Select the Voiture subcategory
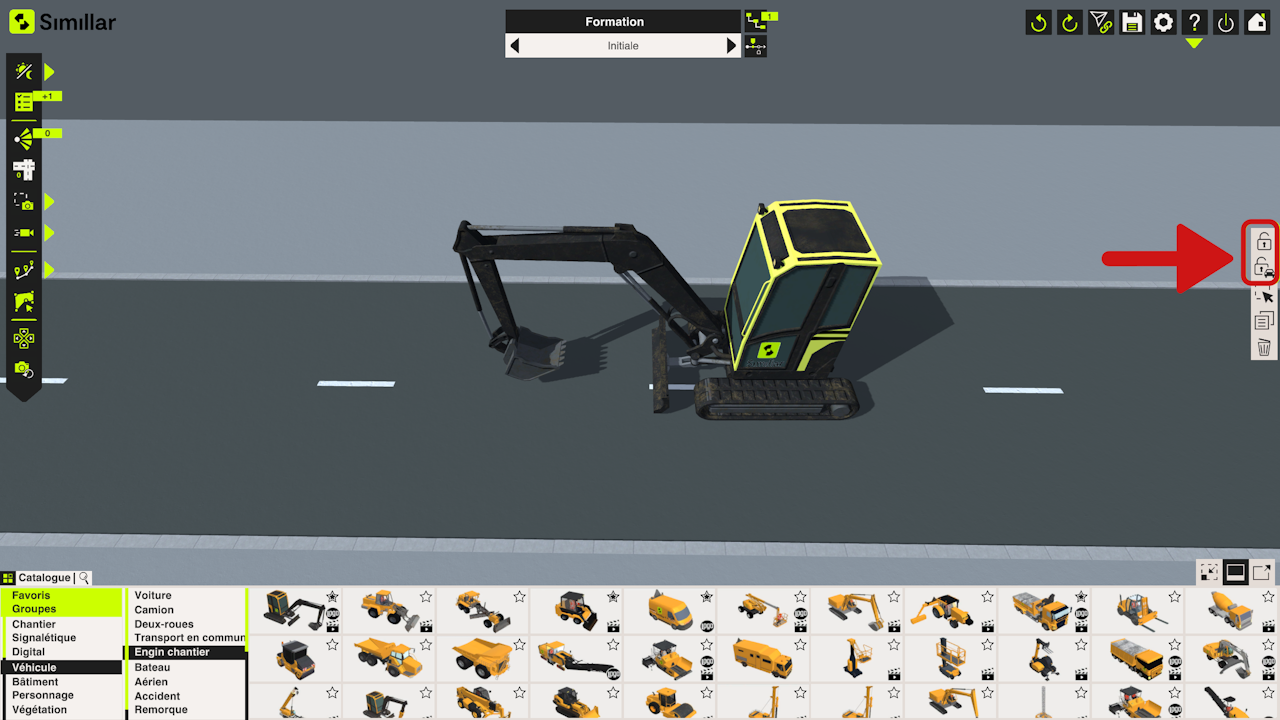The height and width of the screenshot is (720, 1280). tap(153, 595)
